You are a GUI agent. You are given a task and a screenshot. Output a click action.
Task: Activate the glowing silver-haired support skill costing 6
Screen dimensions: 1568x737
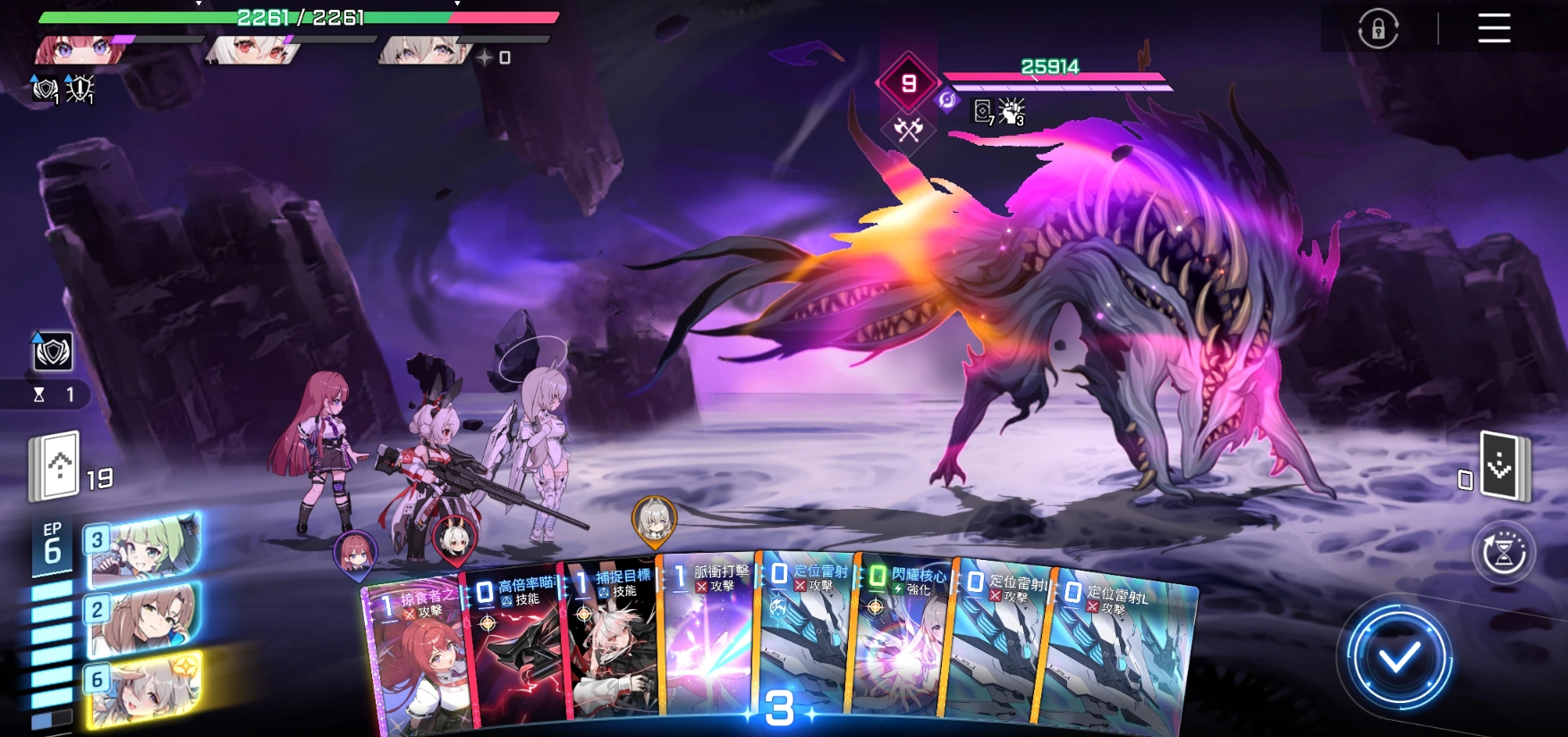pos(145,689)
